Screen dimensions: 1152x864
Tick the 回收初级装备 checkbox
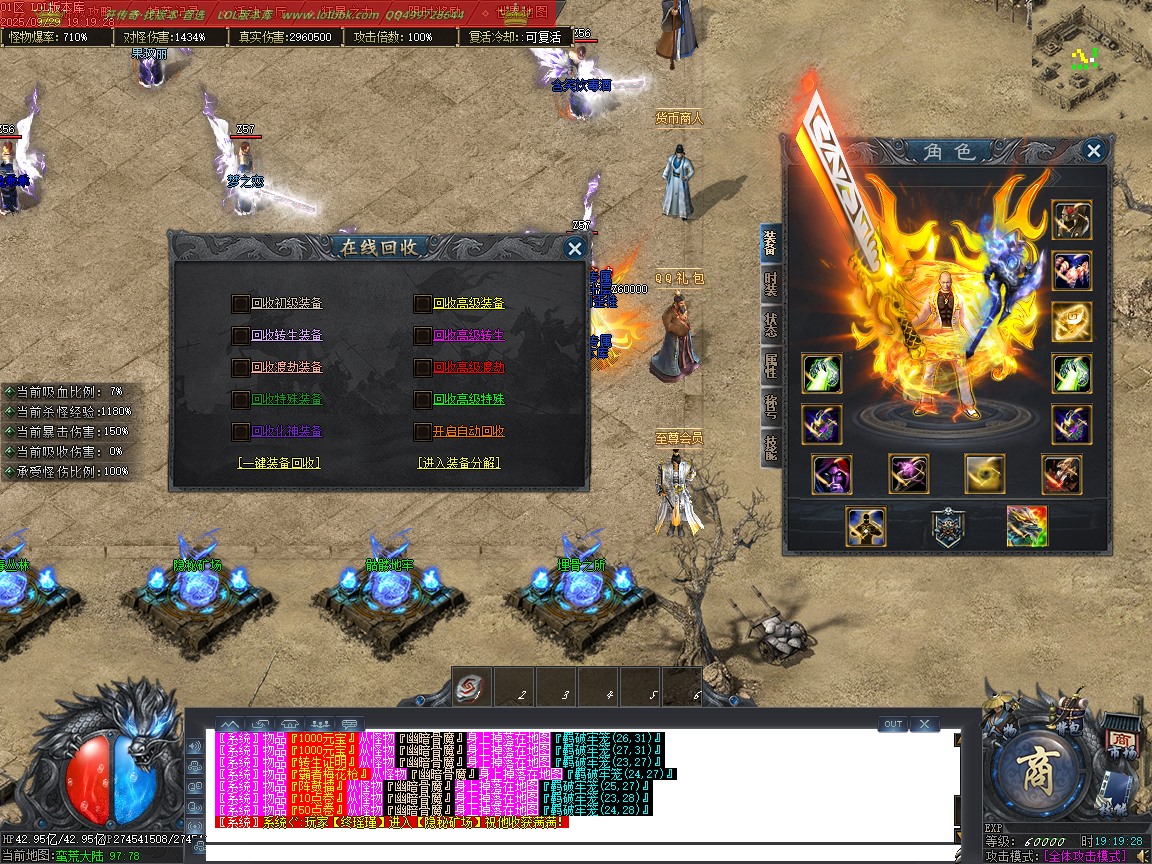pyautogui.click(x=240, y=304)
